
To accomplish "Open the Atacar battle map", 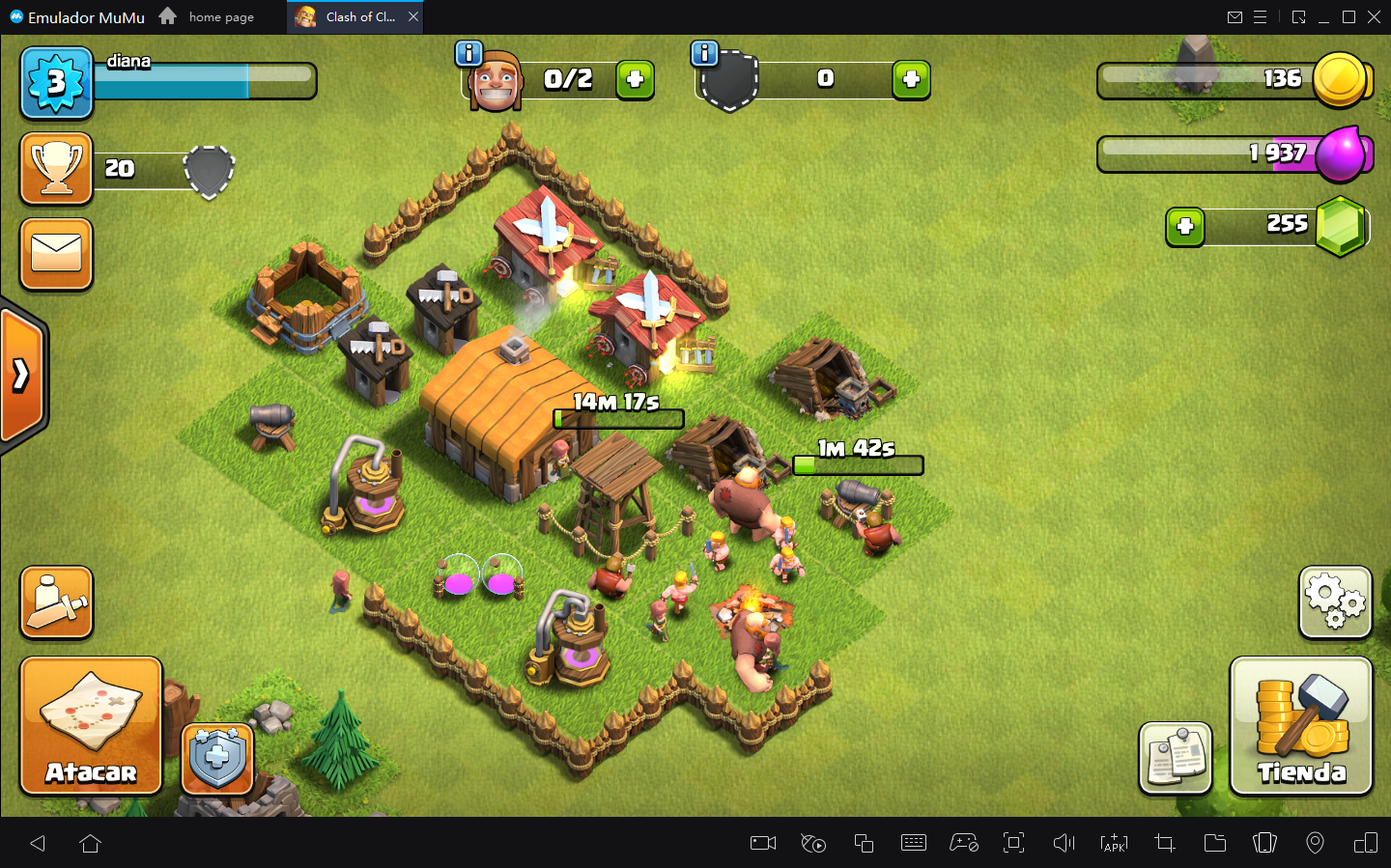I will [x=91, y=725].
